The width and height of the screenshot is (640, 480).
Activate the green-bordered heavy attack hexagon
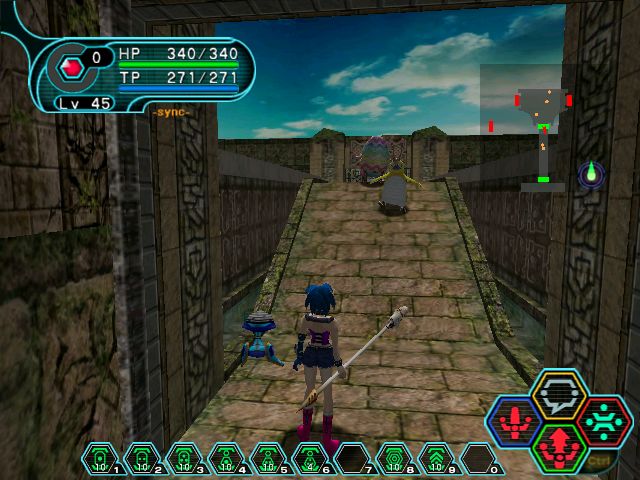pyautogui.click(x=558, y=446)
